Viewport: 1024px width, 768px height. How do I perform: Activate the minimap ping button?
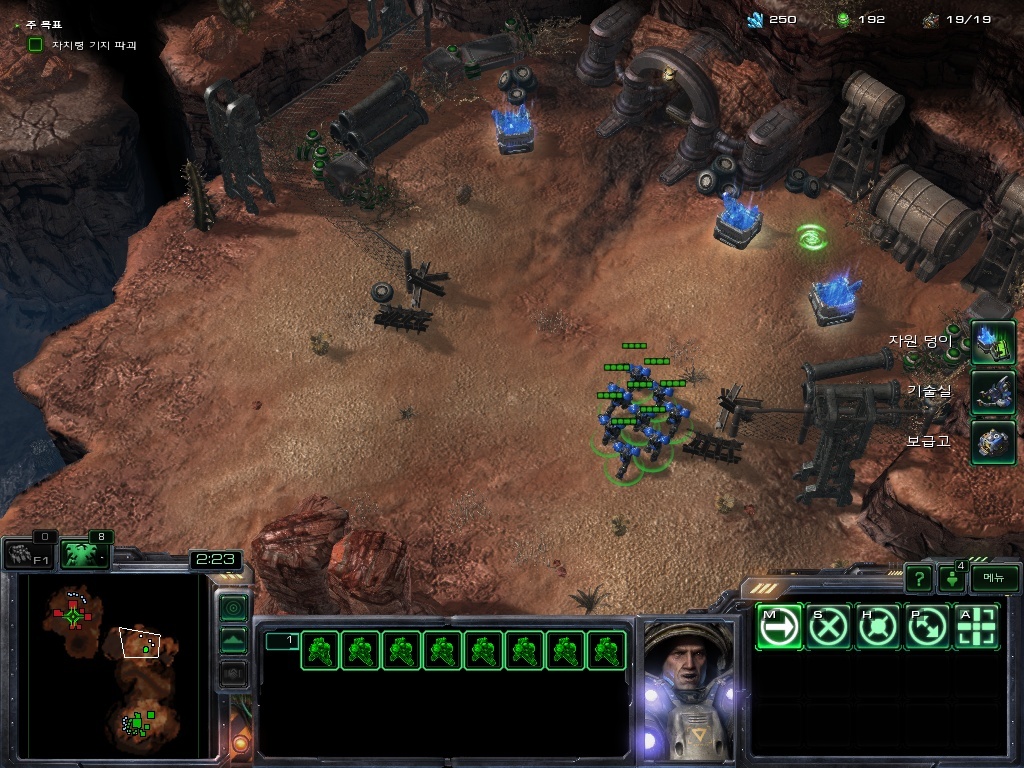233,607
